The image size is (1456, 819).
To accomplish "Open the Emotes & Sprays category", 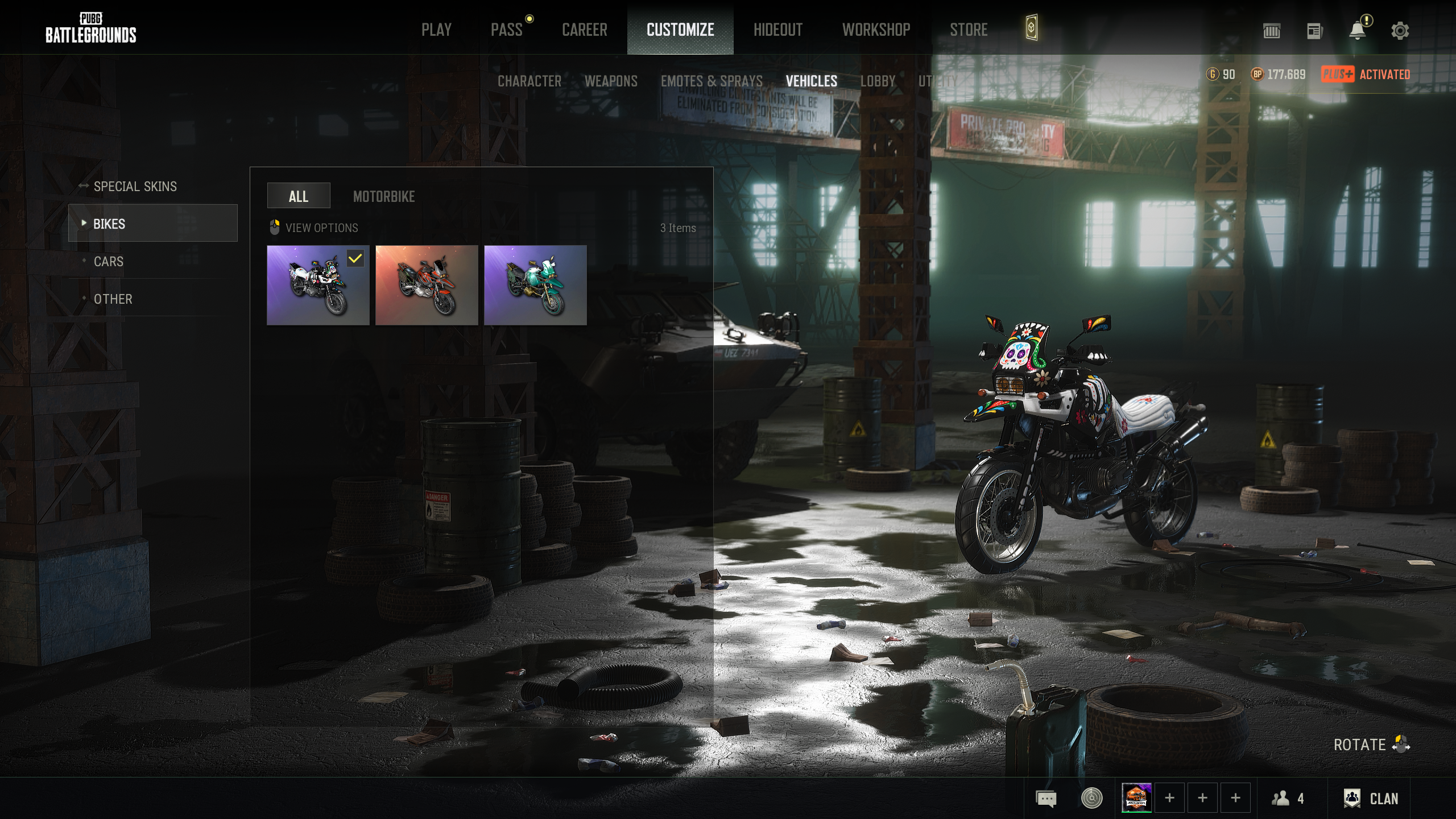I will tap(712, 81).
